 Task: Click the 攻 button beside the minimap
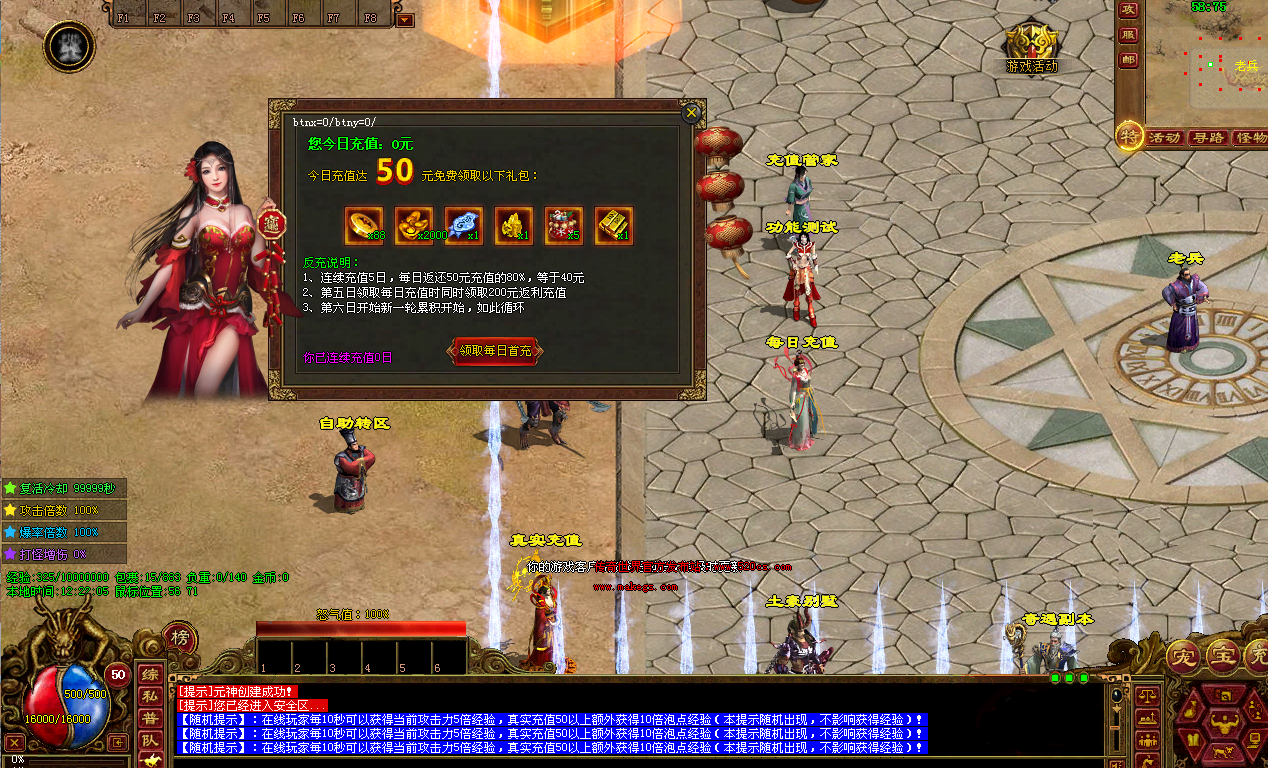pos(1129,10)
